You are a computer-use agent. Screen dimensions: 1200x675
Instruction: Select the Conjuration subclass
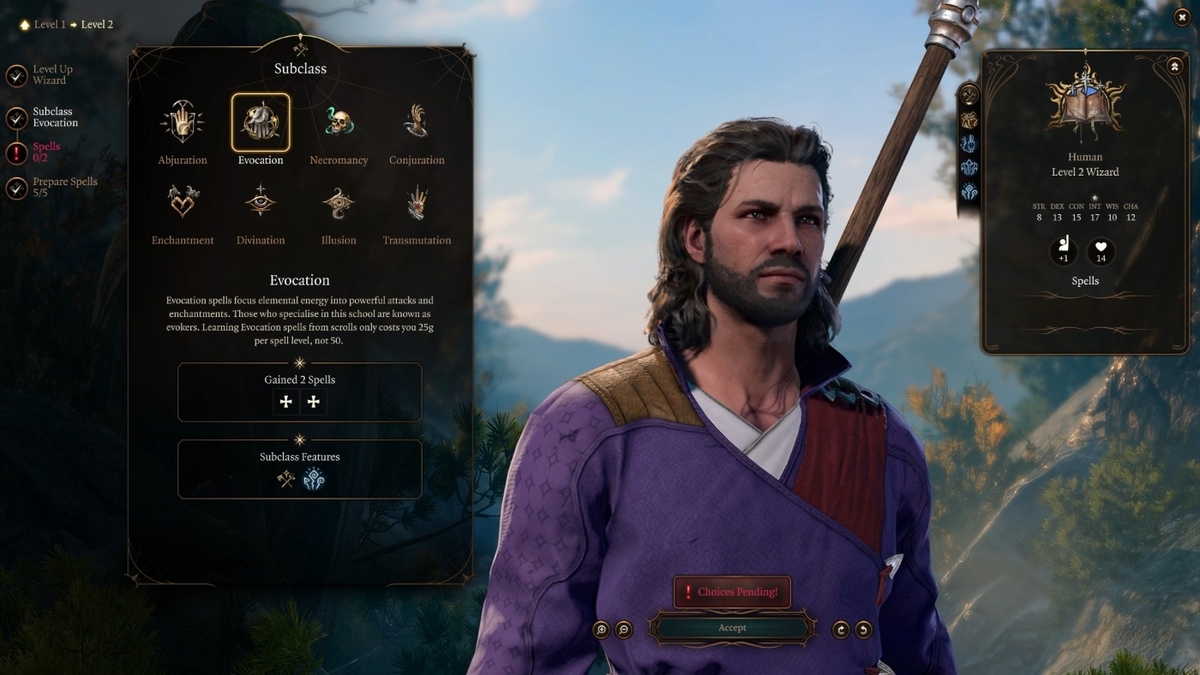[416, 123]
